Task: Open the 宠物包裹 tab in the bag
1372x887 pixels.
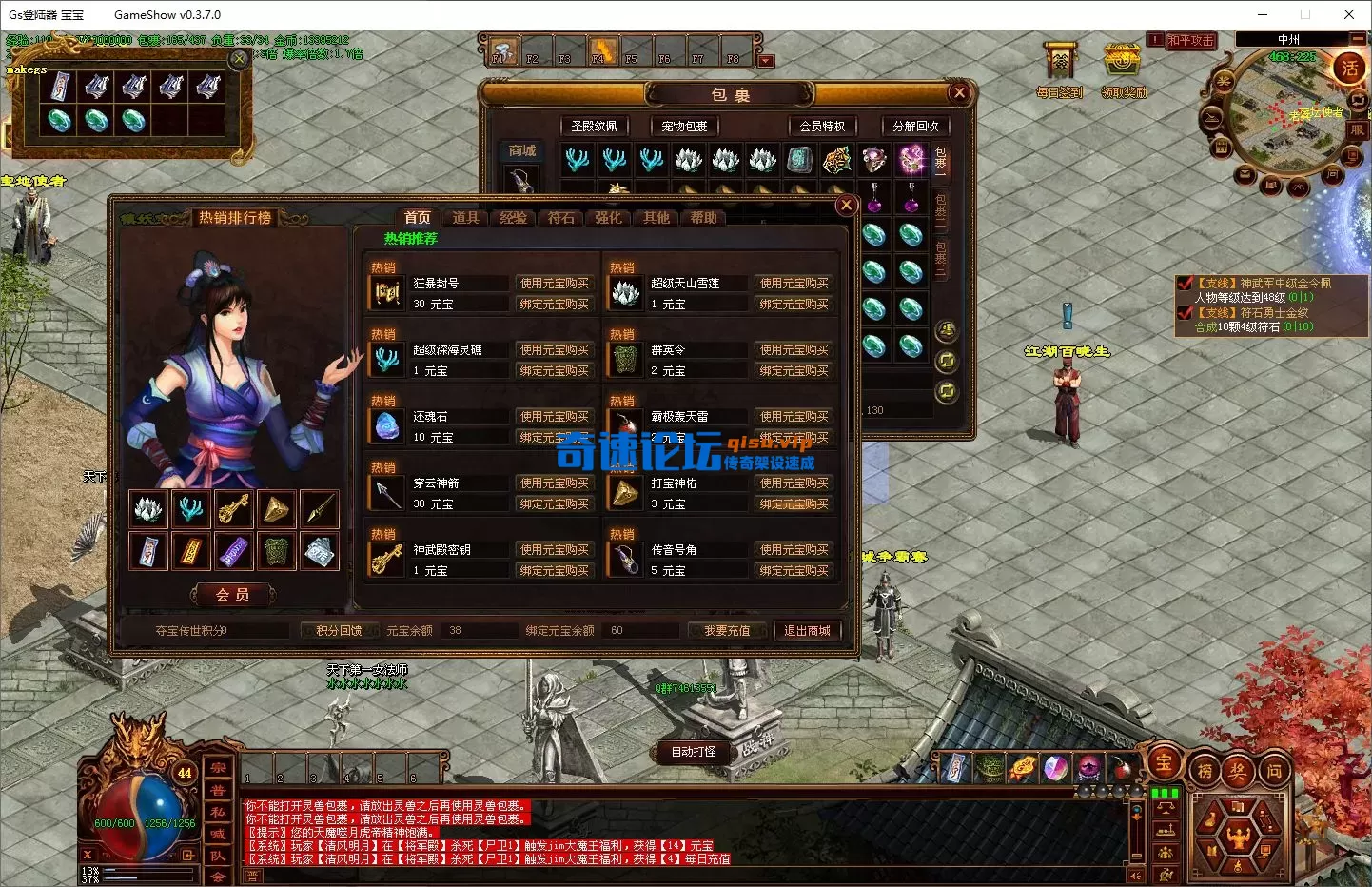Action: (x=683, y=125)
